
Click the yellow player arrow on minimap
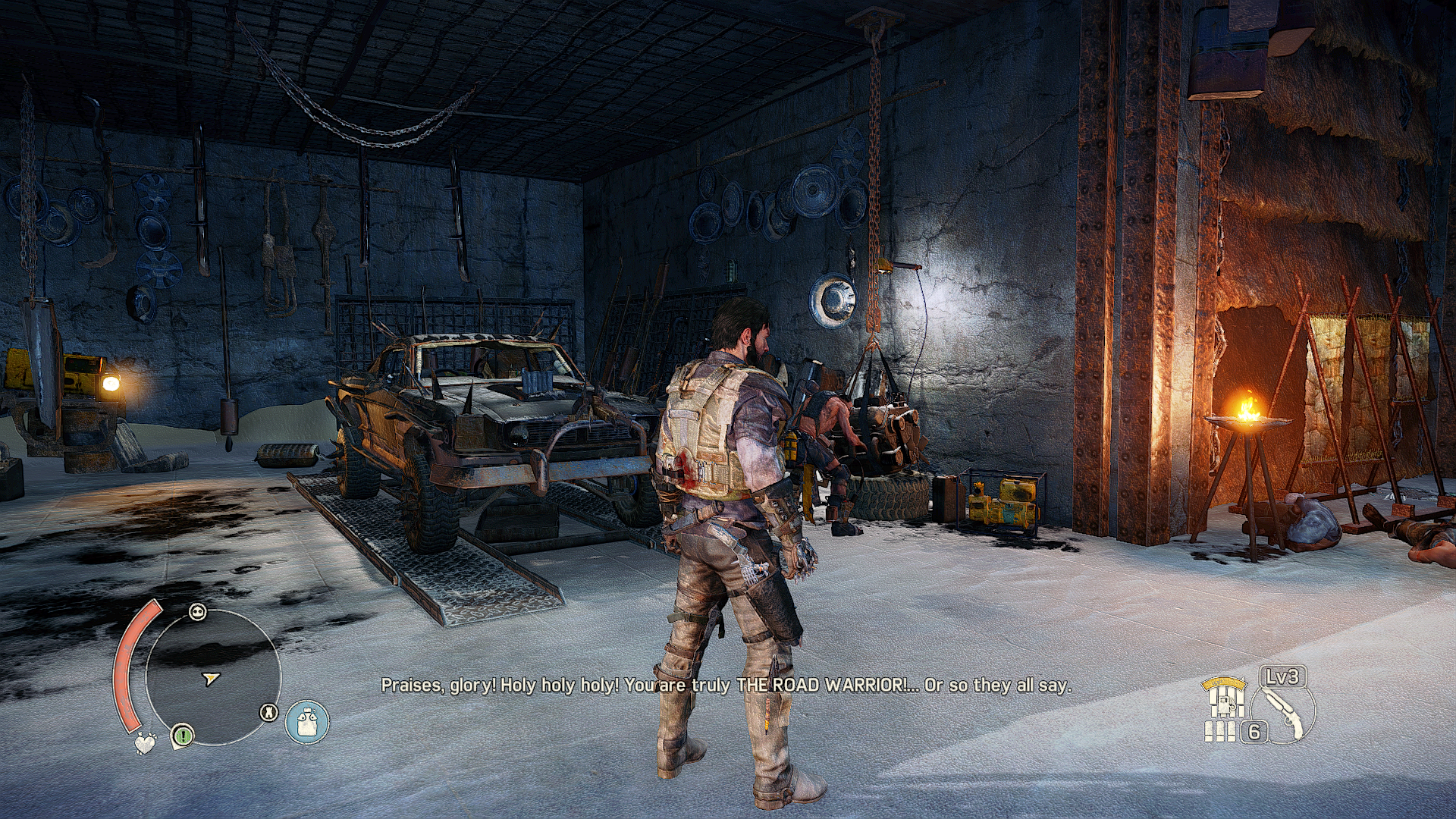point(212,678)
